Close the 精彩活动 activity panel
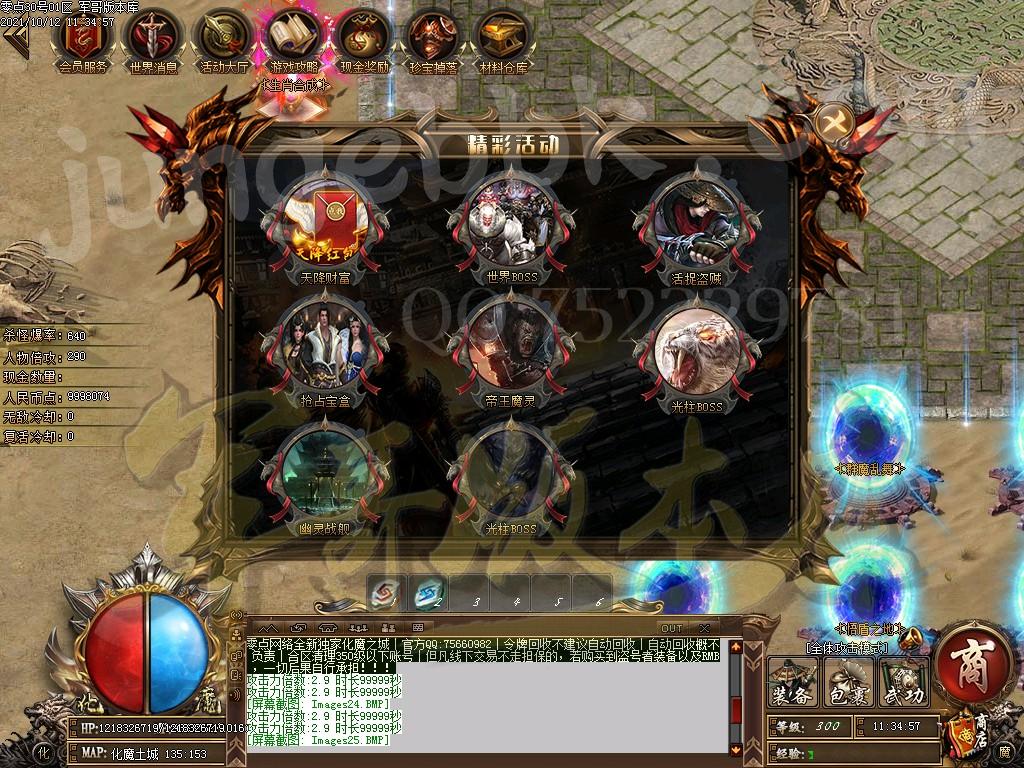 (x=833, y=123)
